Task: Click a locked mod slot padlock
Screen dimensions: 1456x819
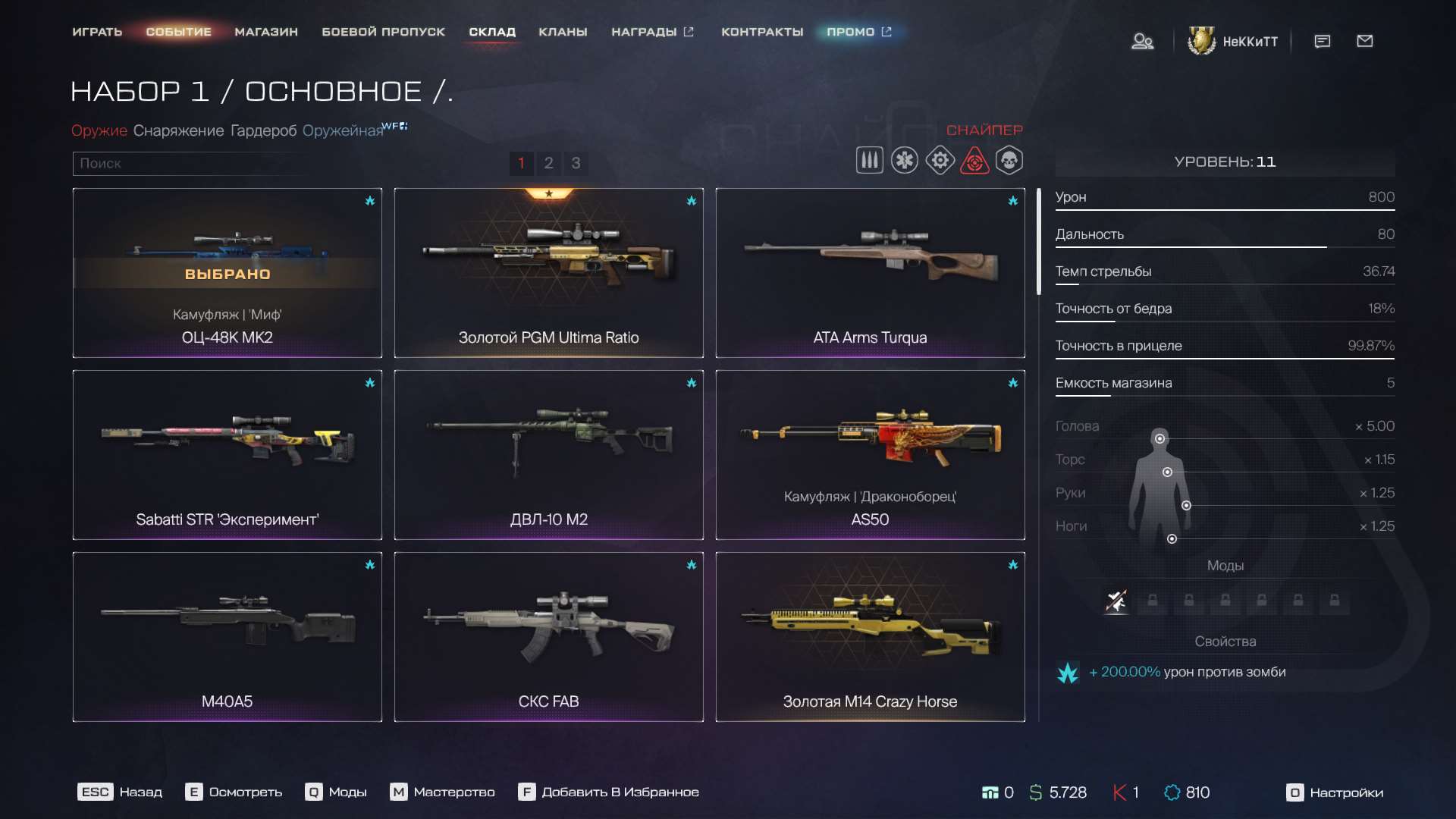Action: [x=1153, y=601]
